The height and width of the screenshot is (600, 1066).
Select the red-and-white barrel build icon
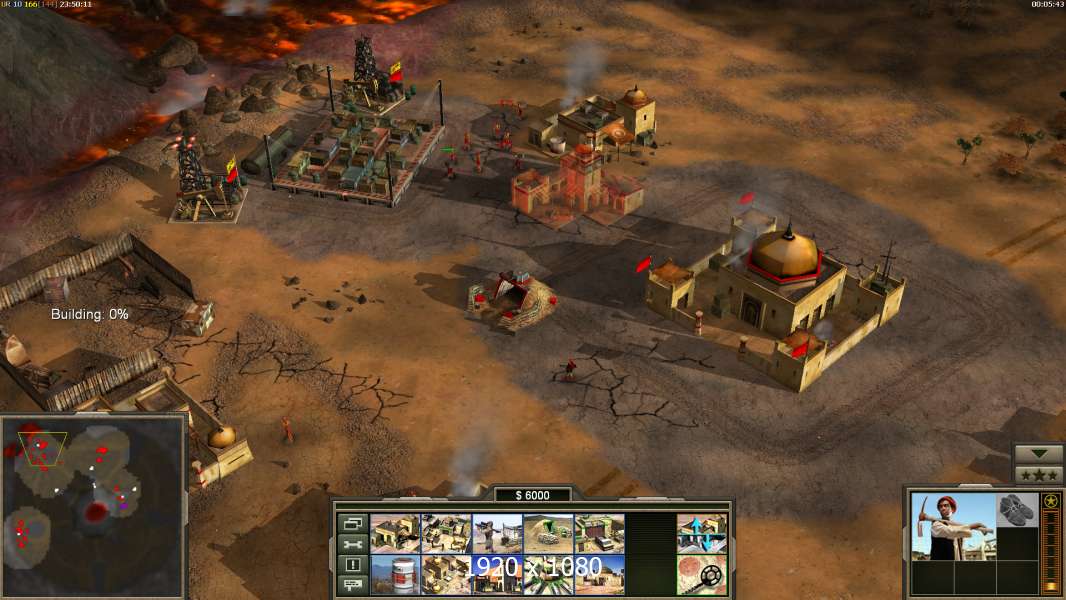394,574
